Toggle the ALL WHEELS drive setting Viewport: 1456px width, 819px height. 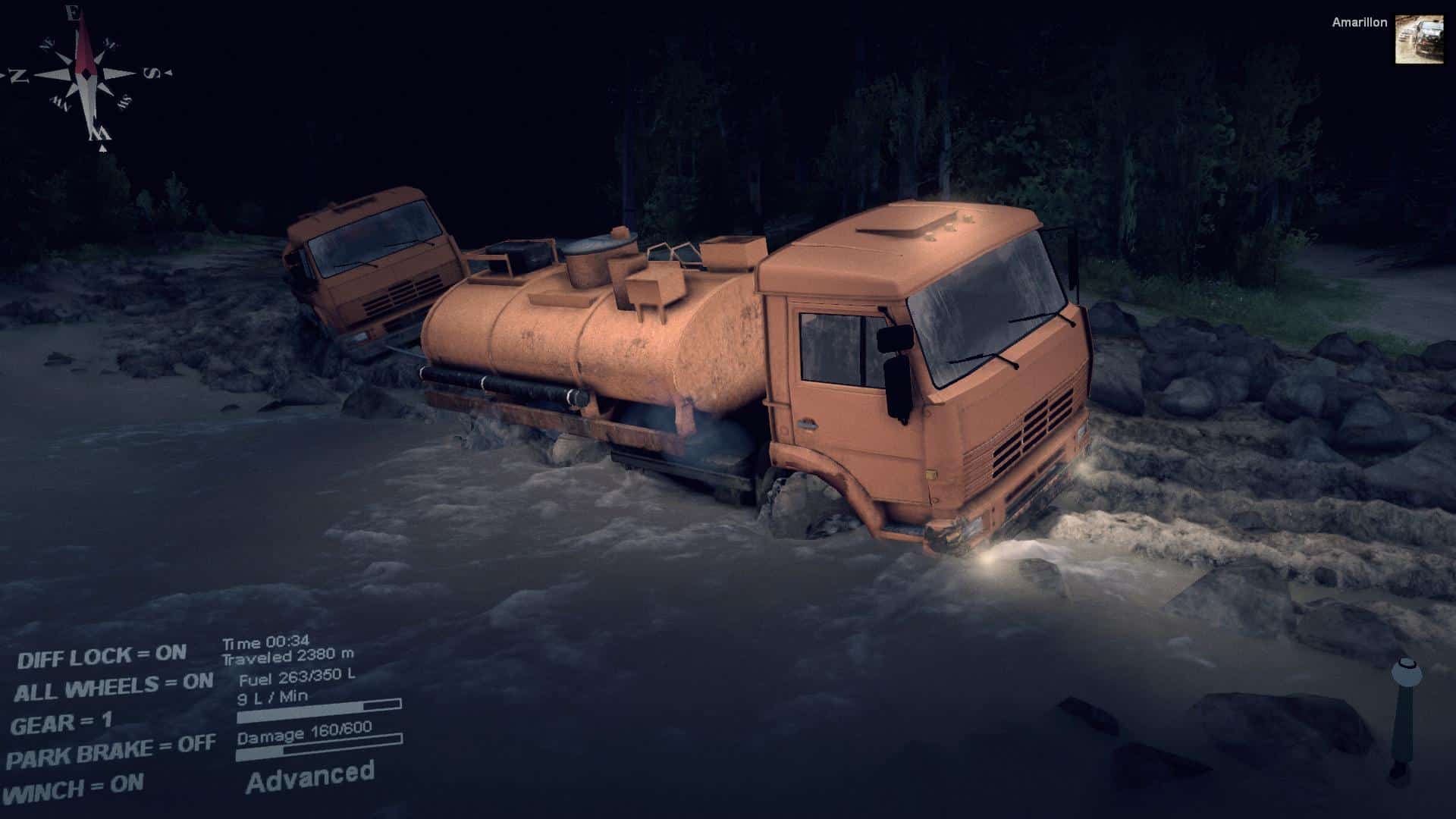tap(114, 688)
